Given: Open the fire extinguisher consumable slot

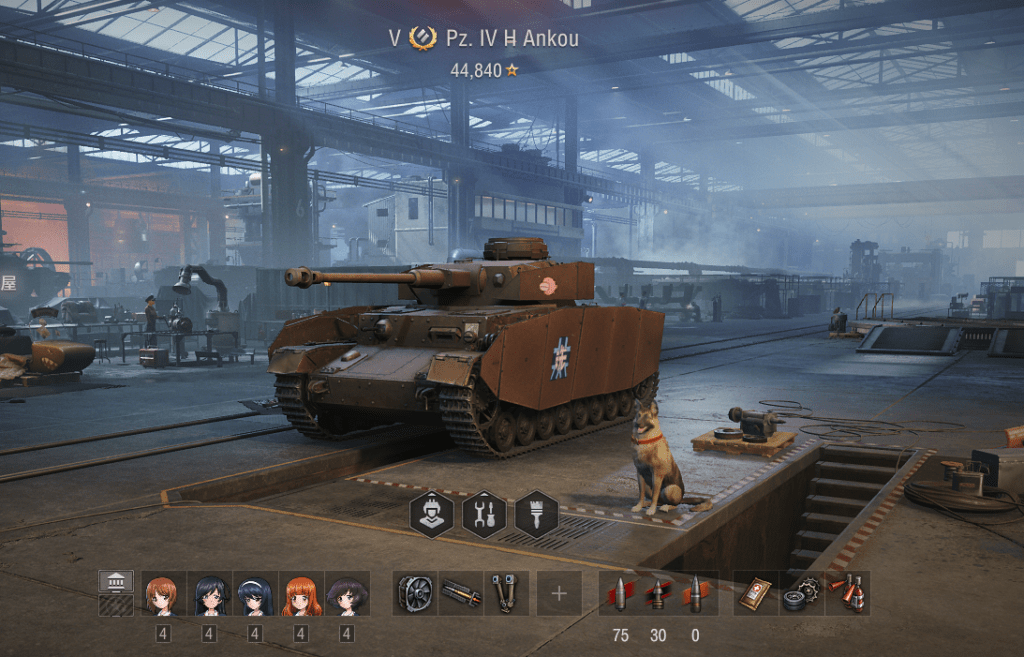Looking at the screenshot, I should 848,593.
